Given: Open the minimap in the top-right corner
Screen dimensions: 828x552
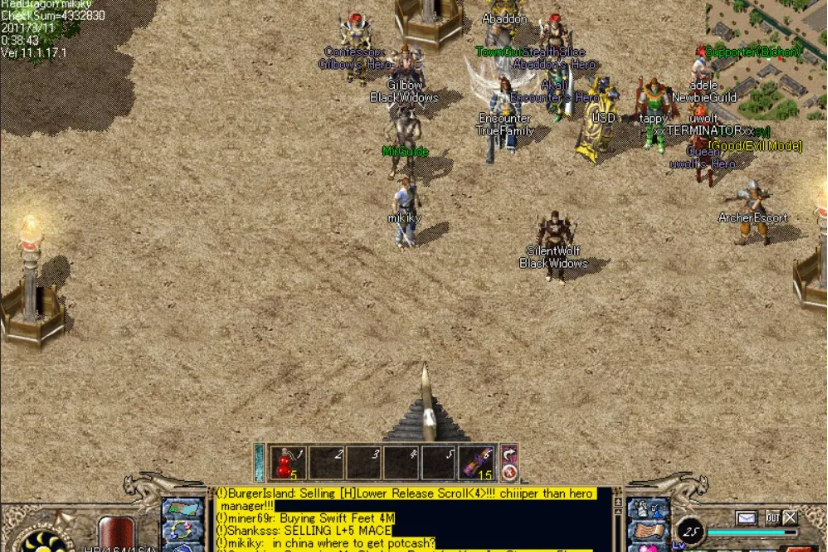Looking at the screenshot, I should 767,50.
